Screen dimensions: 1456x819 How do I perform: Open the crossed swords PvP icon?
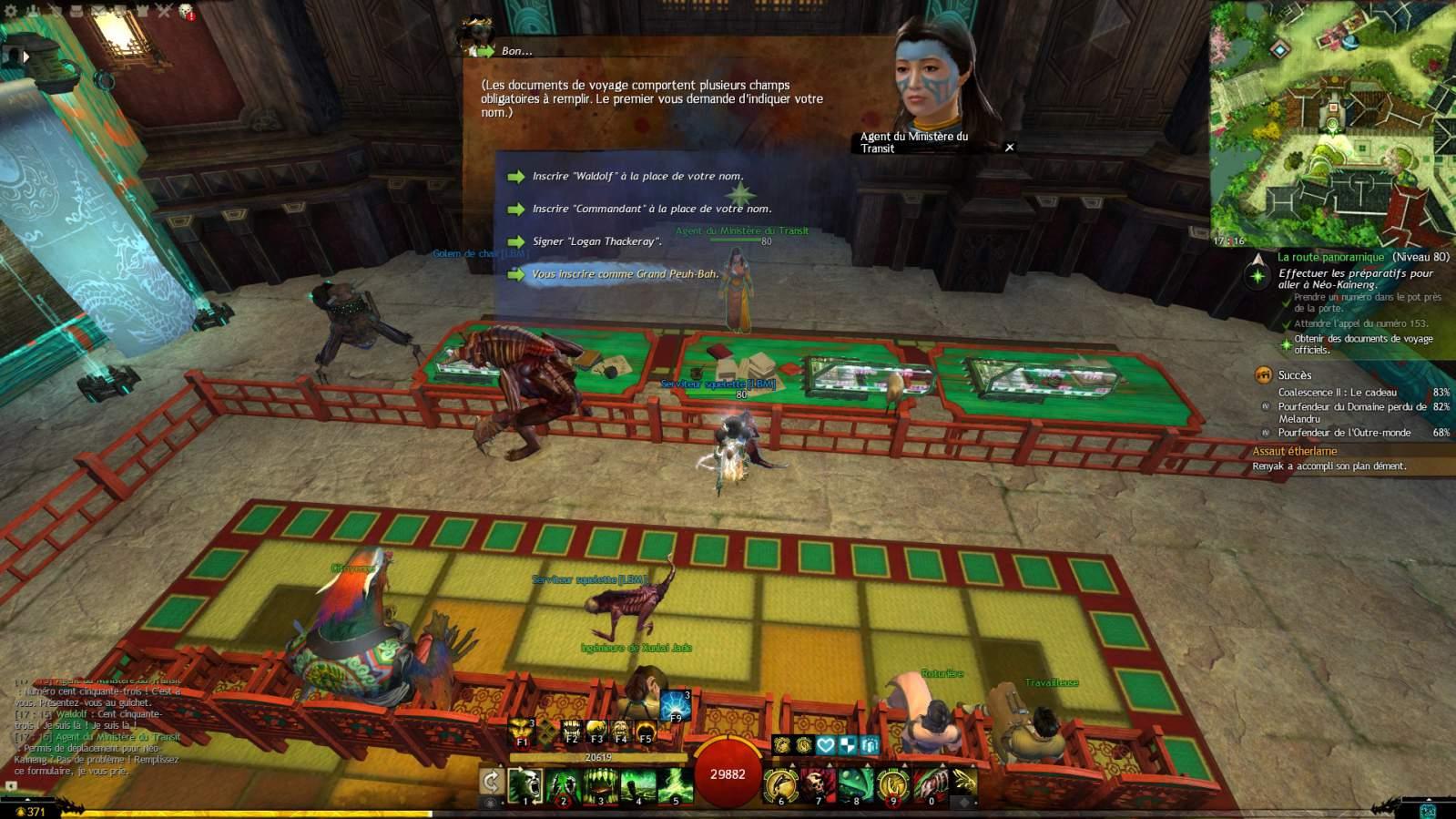click(x=164, y=11)
